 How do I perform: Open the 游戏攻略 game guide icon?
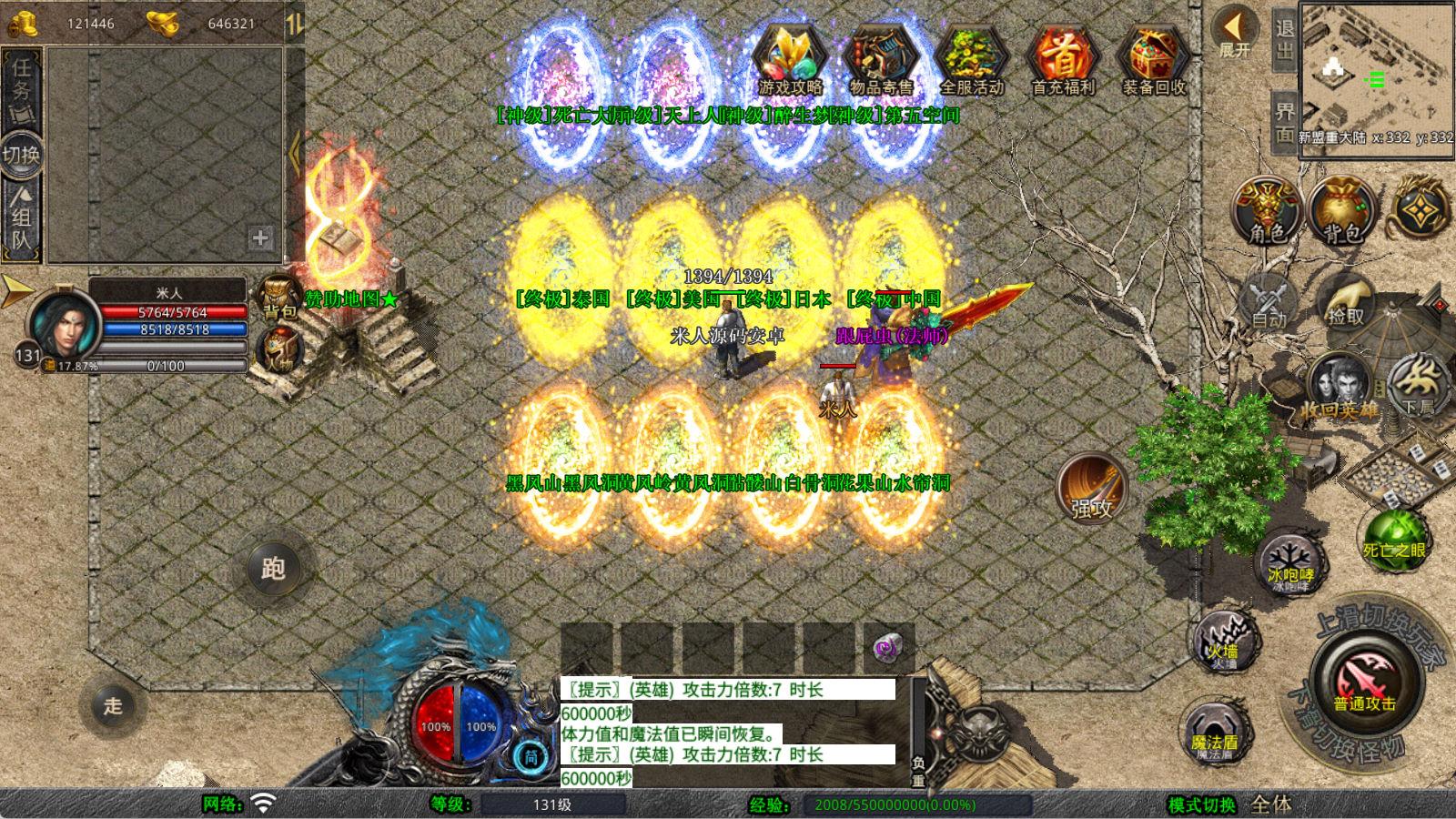click(790, 58)
